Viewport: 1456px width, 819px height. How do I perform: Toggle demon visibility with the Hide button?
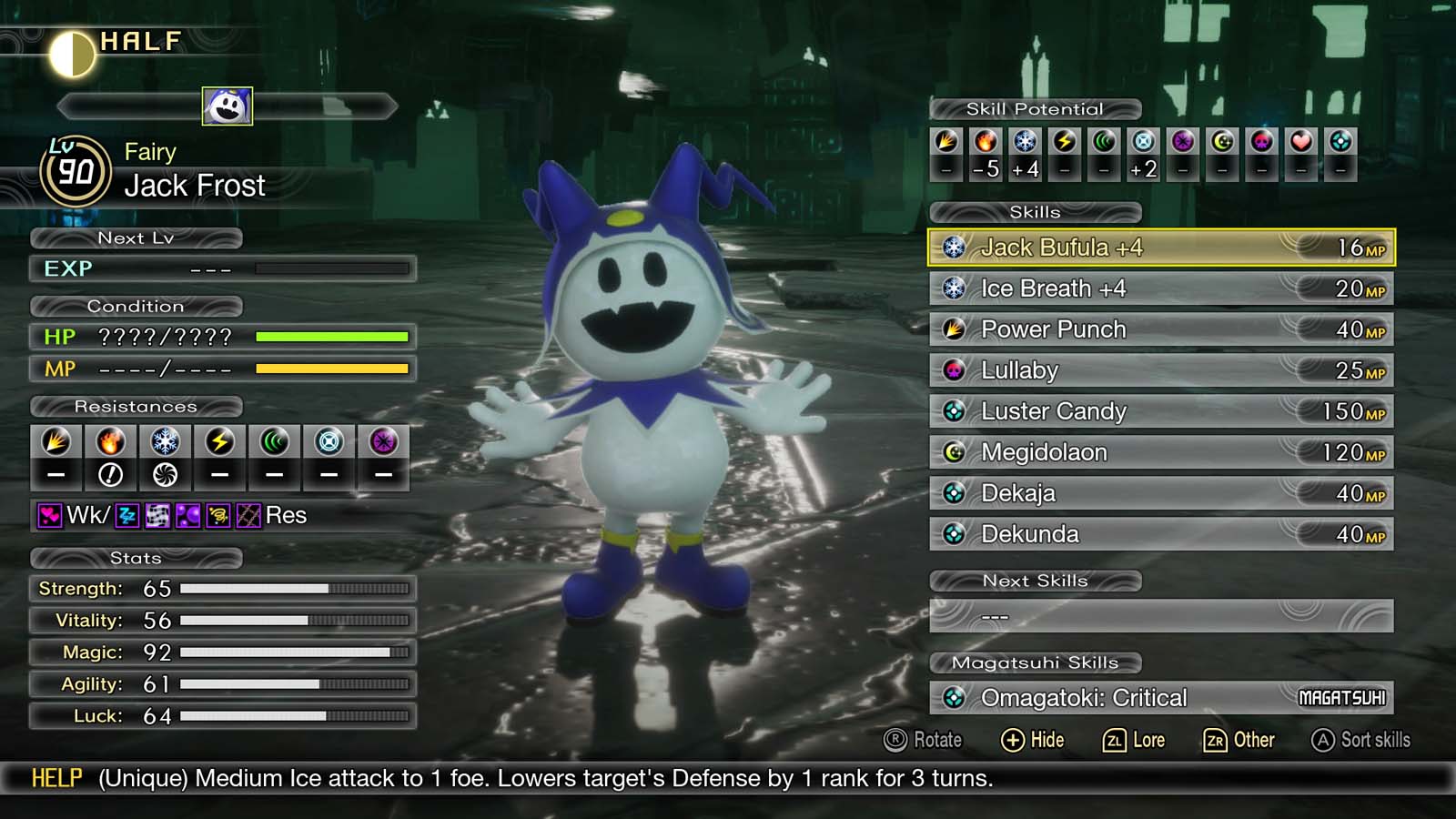[1035, 740]
